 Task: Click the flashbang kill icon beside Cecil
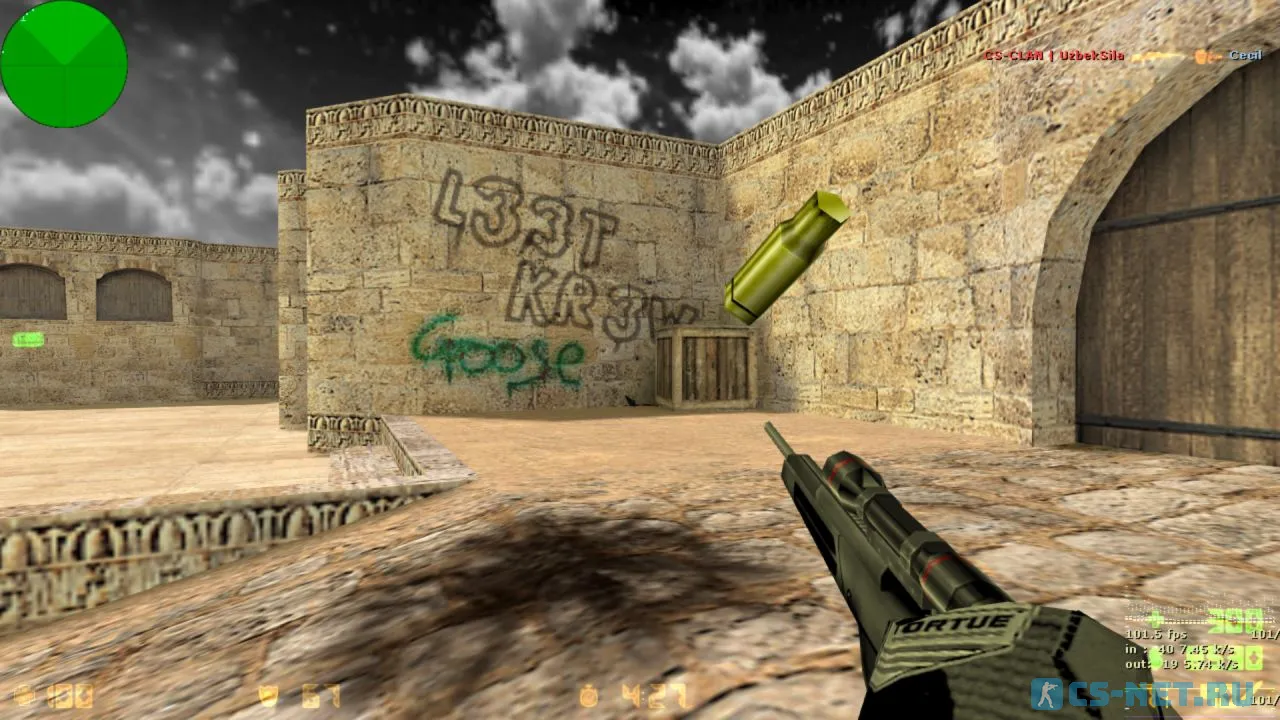coord(1199,56)
